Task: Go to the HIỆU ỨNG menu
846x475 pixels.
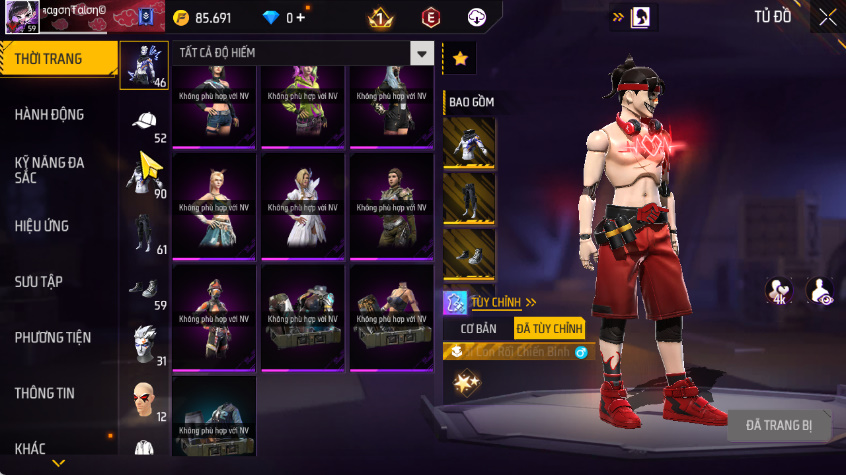Action: [42, 226]
